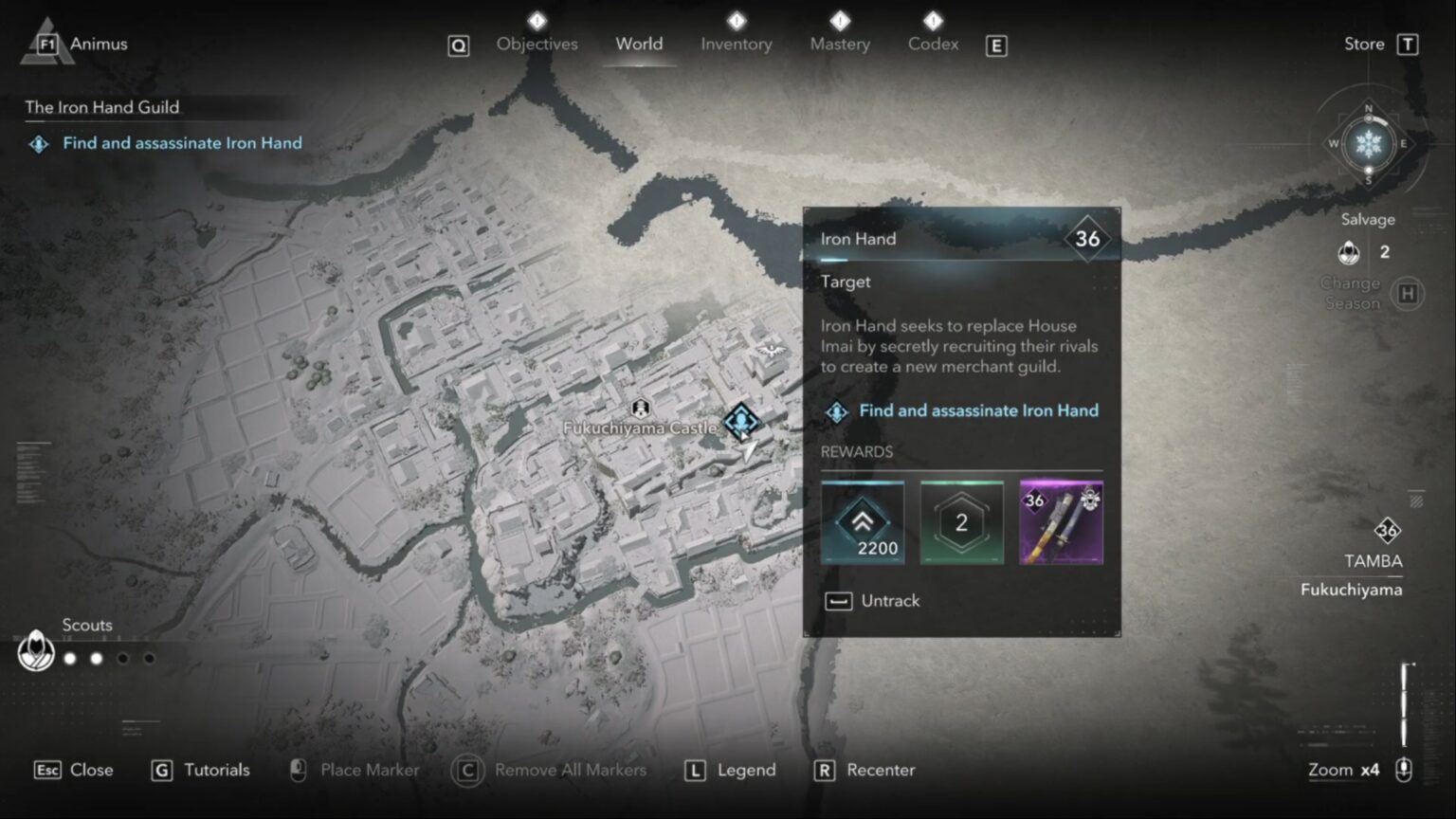Screen dimensions: 1456x819
Task: Click the Find and assassinate Iron Hand link
Action: click(978, 410)
